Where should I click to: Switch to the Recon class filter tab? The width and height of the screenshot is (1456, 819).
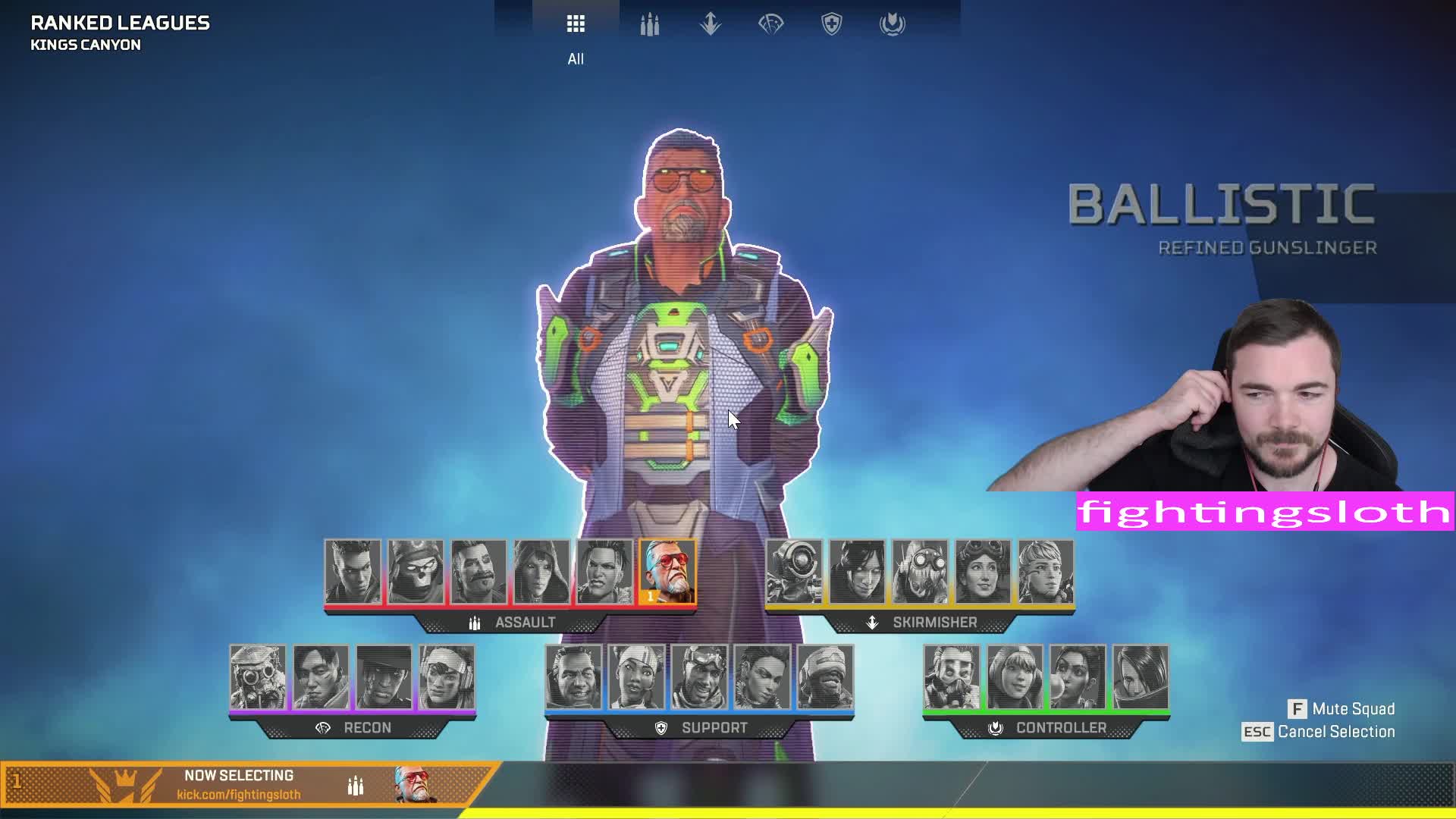click(x=770, y=25)
